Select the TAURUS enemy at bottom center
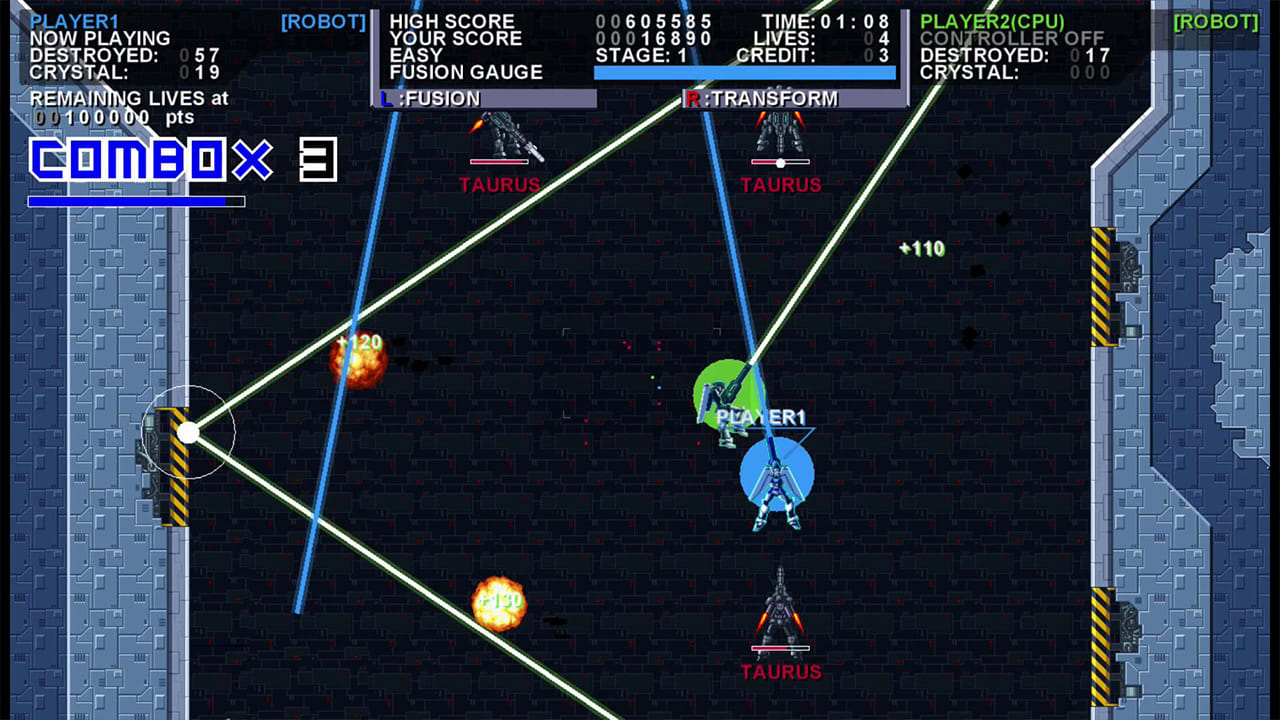 (780, 615)
